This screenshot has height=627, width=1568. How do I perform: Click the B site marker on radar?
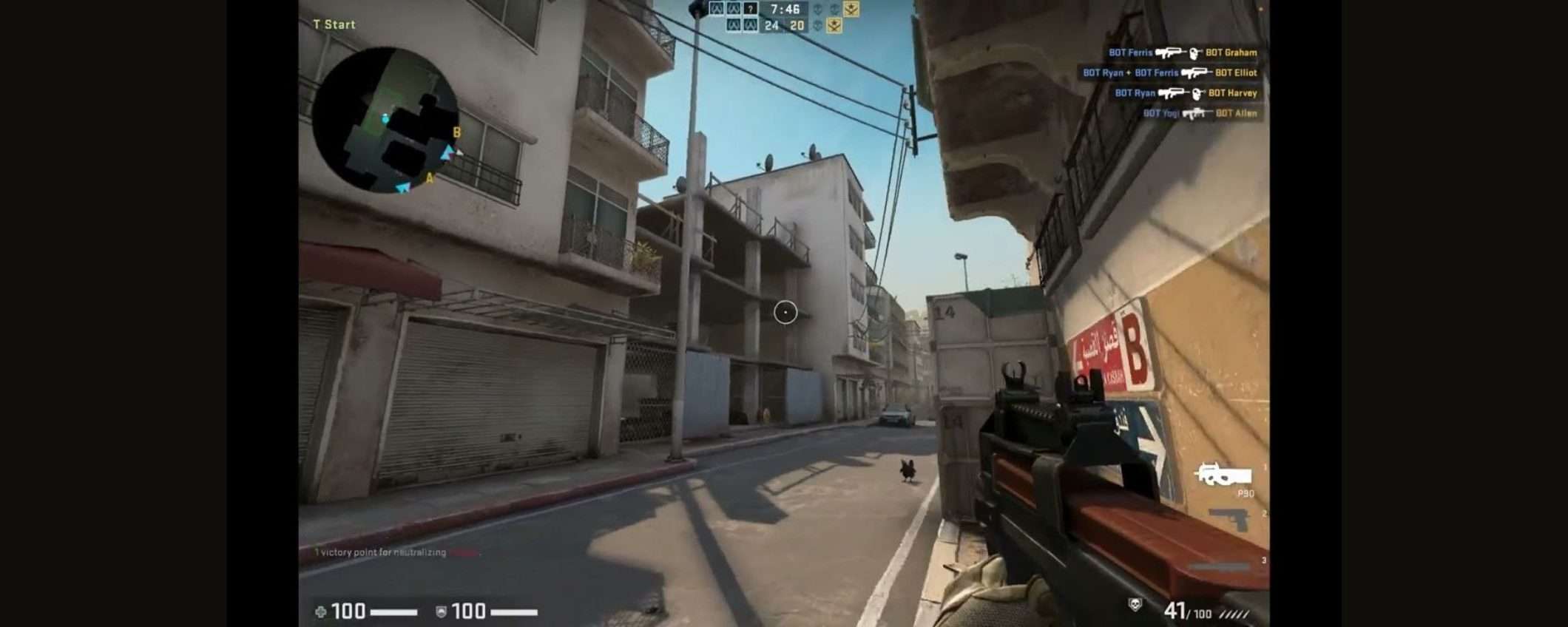coord(456,132)
